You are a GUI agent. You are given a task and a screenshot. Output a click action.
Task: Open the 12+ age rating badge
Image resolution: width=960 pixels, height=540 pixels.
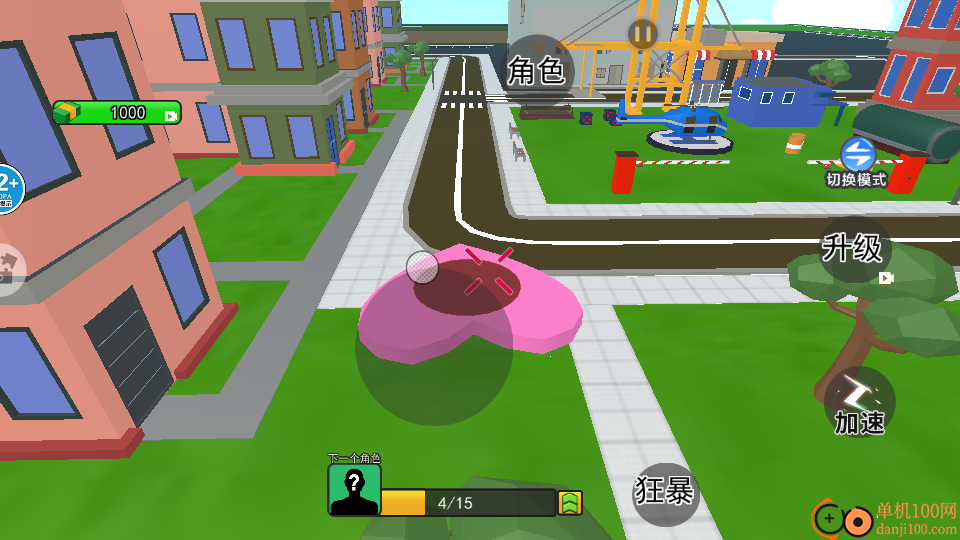[8, 186]
